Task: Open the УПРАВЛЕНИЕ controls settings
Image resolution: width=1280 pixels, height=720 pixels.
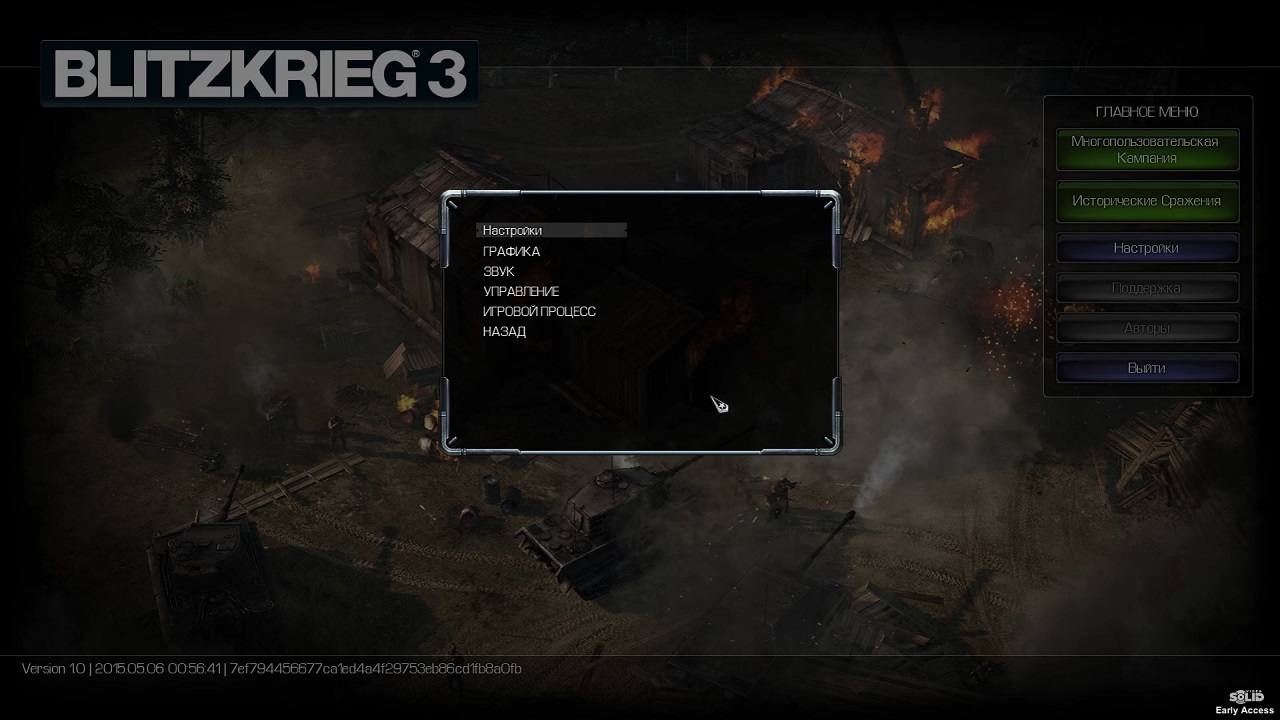Action: tap(521, 292)
